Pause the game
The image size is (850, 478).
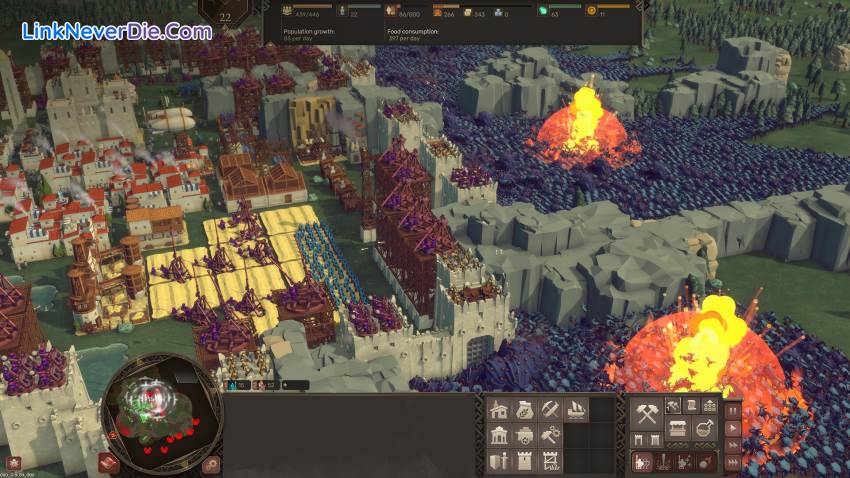(x=733, y=410)
